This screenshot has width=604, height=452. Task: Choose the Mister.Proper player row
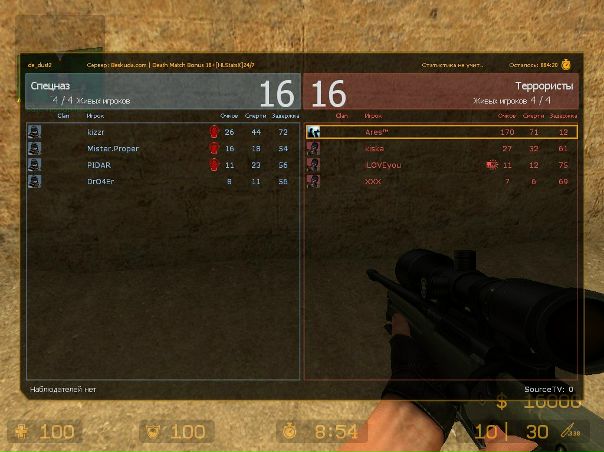coord(110,148)
